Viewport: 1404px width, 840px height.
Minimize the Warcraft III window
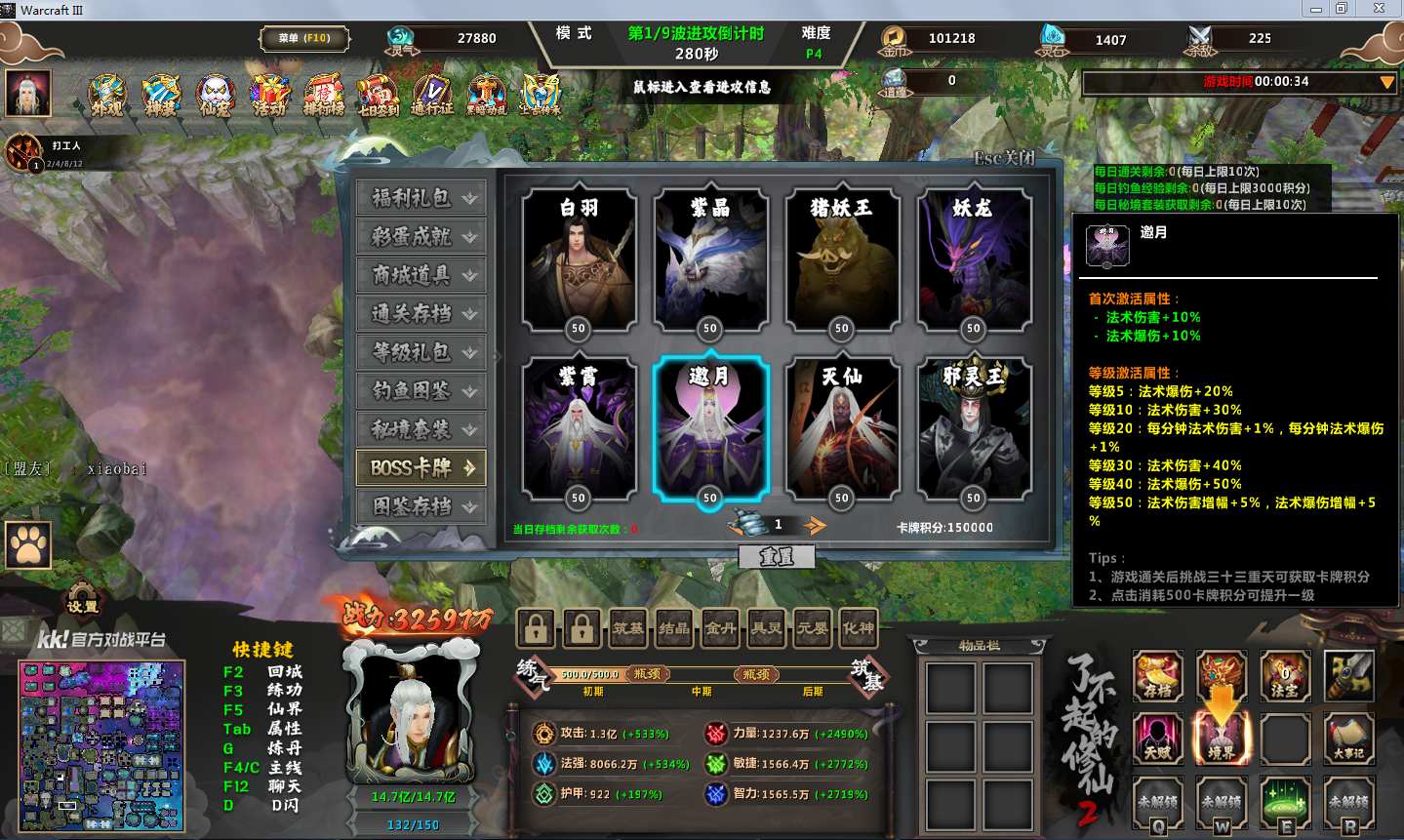pyautogui.click(x=1315, y=9)
